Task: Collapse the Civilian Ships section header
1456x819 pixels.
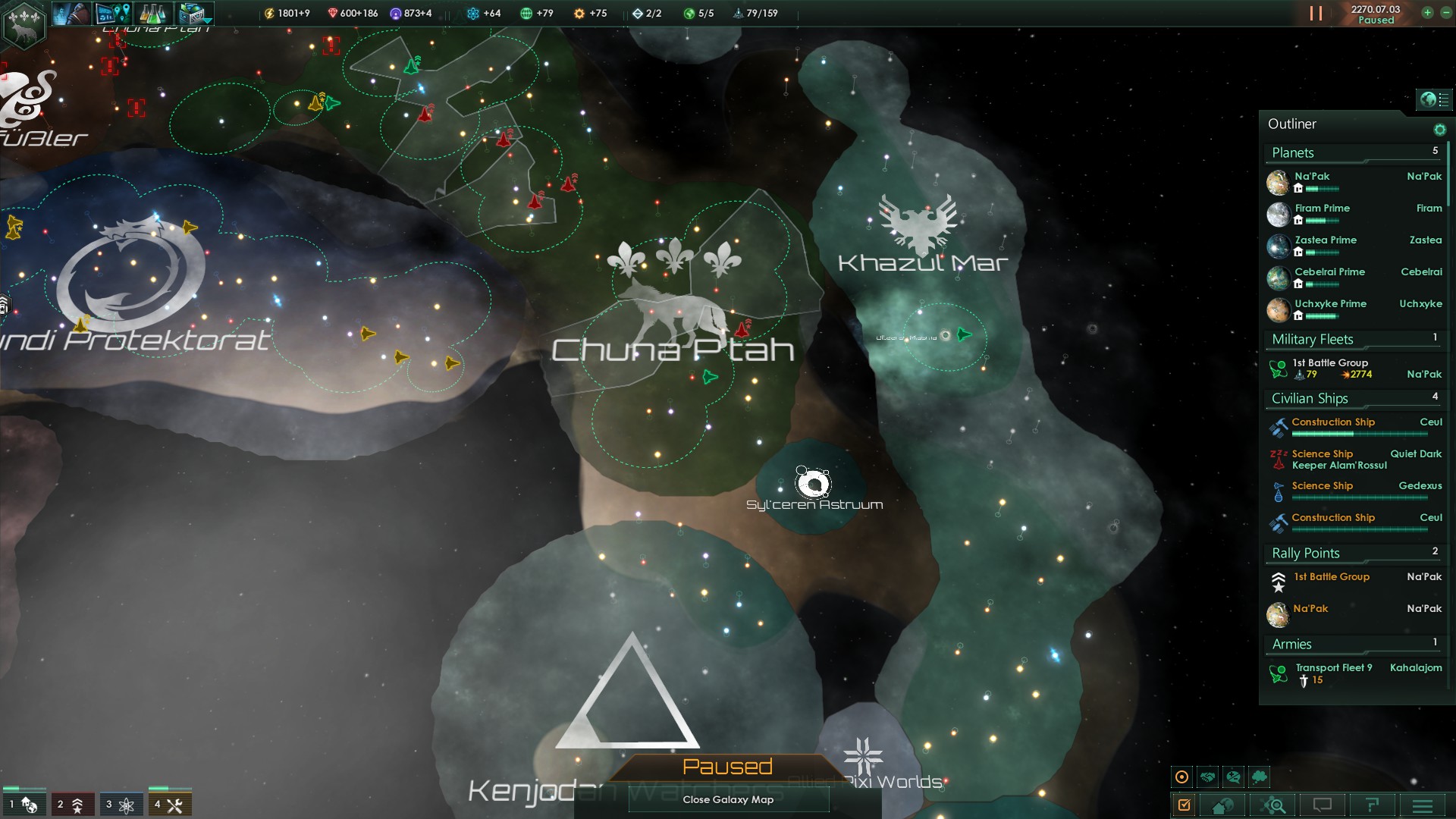Action: click(x=1310, y=398)
